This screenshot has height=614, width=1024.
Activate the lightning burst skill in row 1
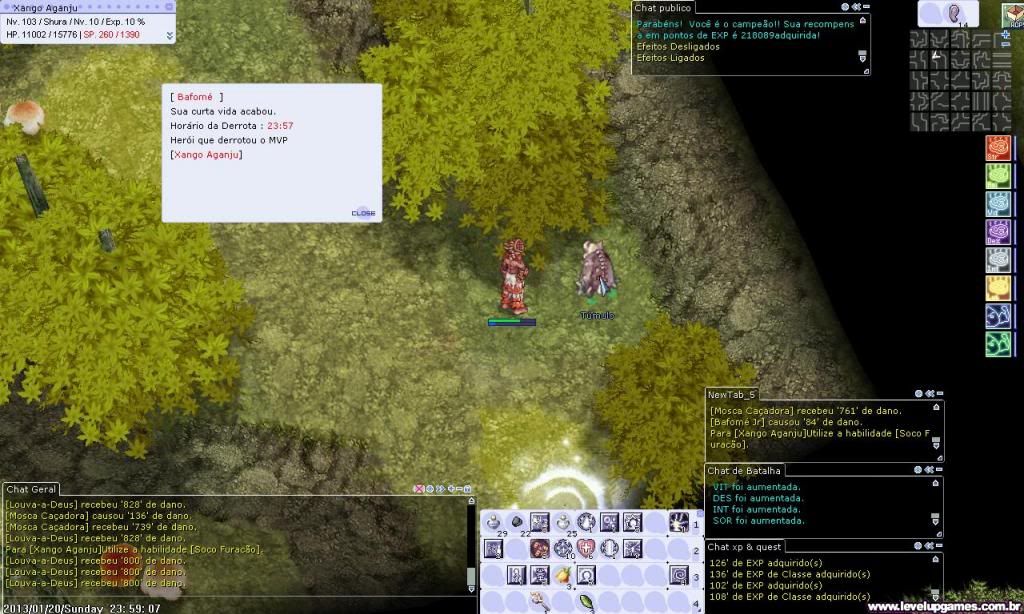(x=680, y=521)
